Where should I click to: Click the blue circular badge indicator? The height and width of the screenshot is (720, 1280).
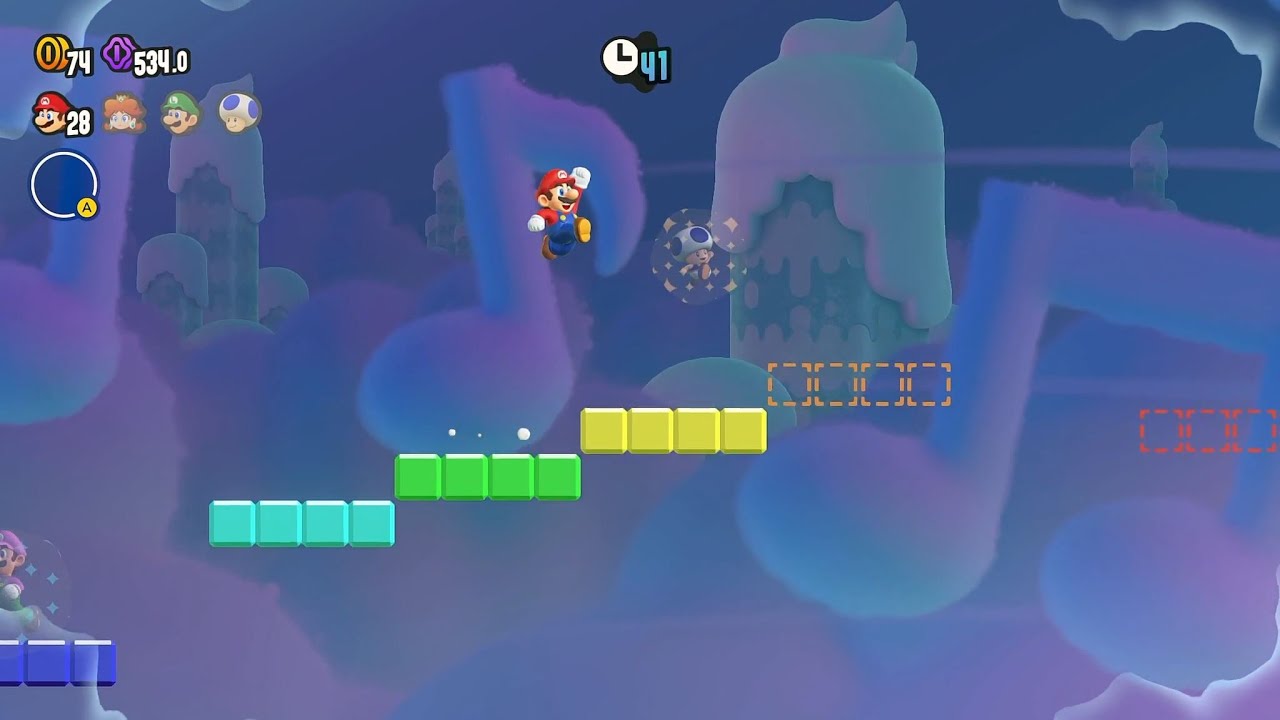point(62,182)
